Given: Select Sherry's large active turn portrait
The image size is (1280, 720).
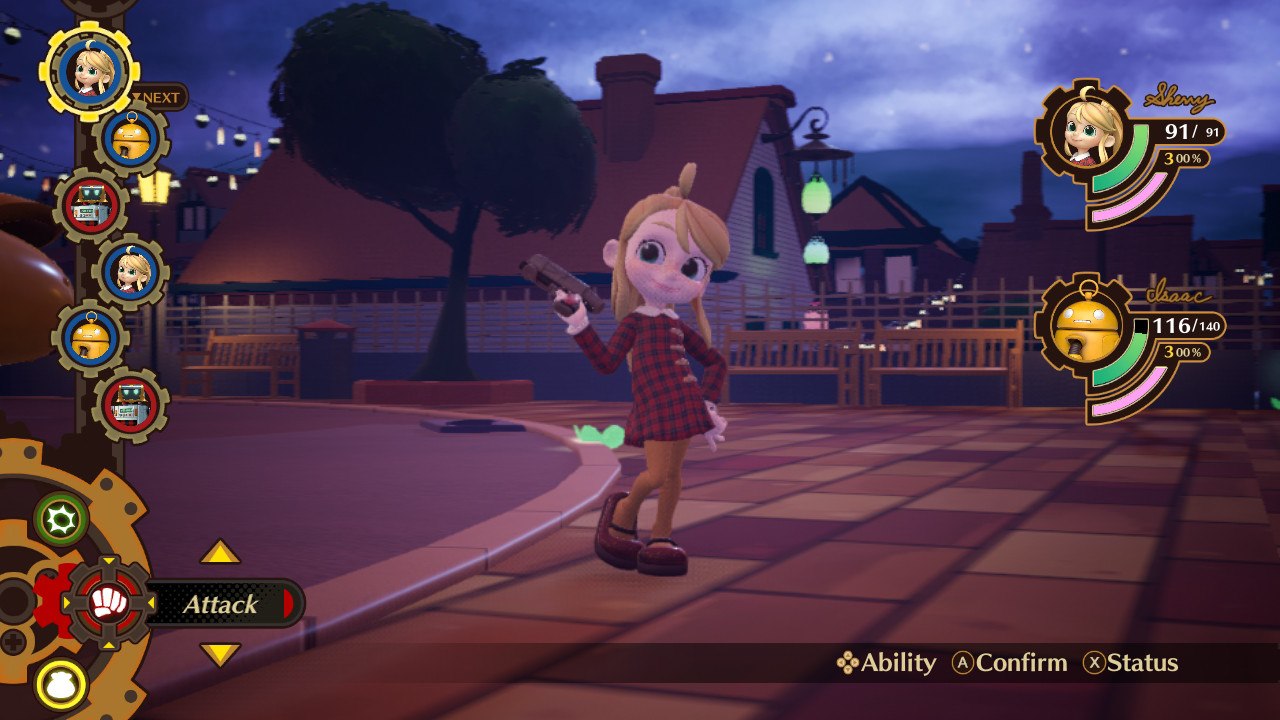Looking at the screenshot, I should [89, 70].
